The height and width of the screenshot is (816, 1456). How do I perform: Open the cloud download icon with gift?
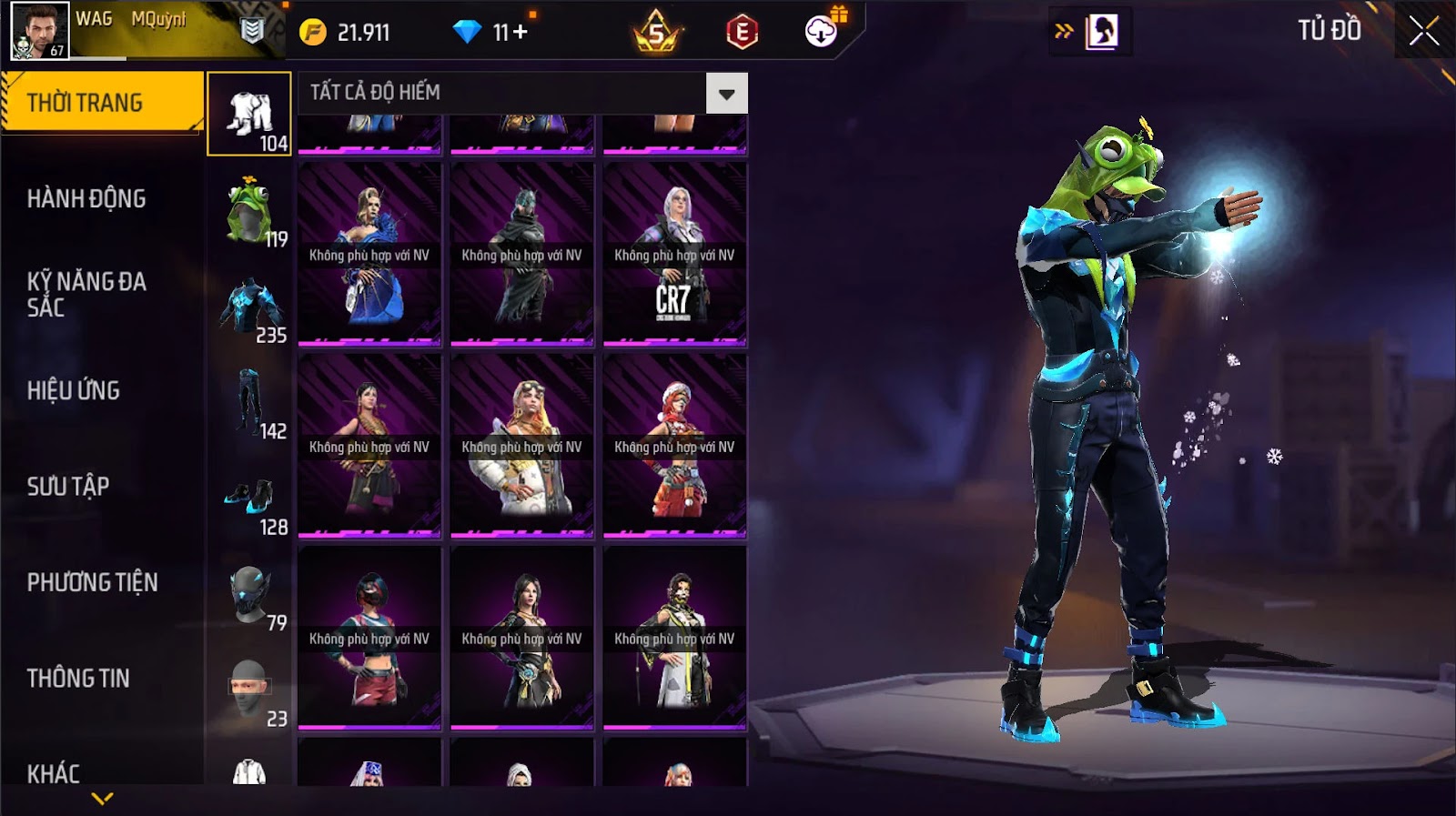pyautogui.click(x=822, y=31)
